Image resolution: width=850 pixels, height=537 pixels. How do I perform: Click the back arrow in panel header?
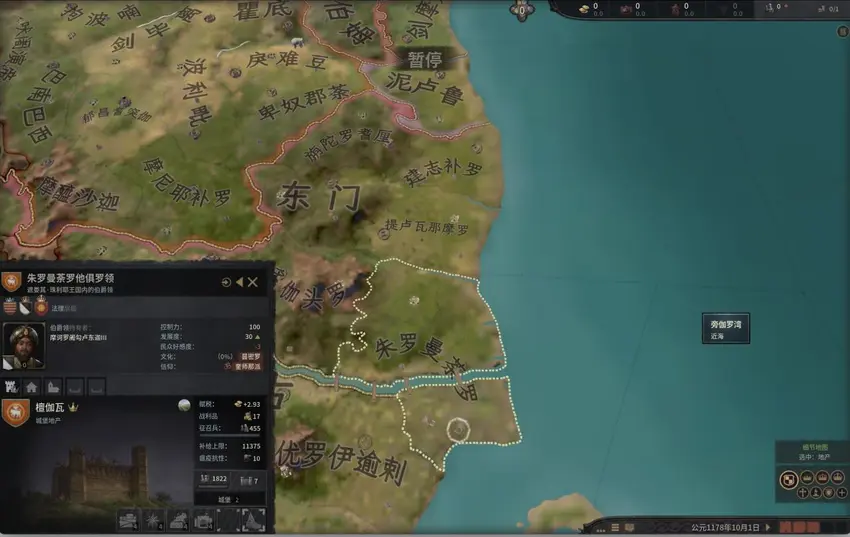click(240, 282)
